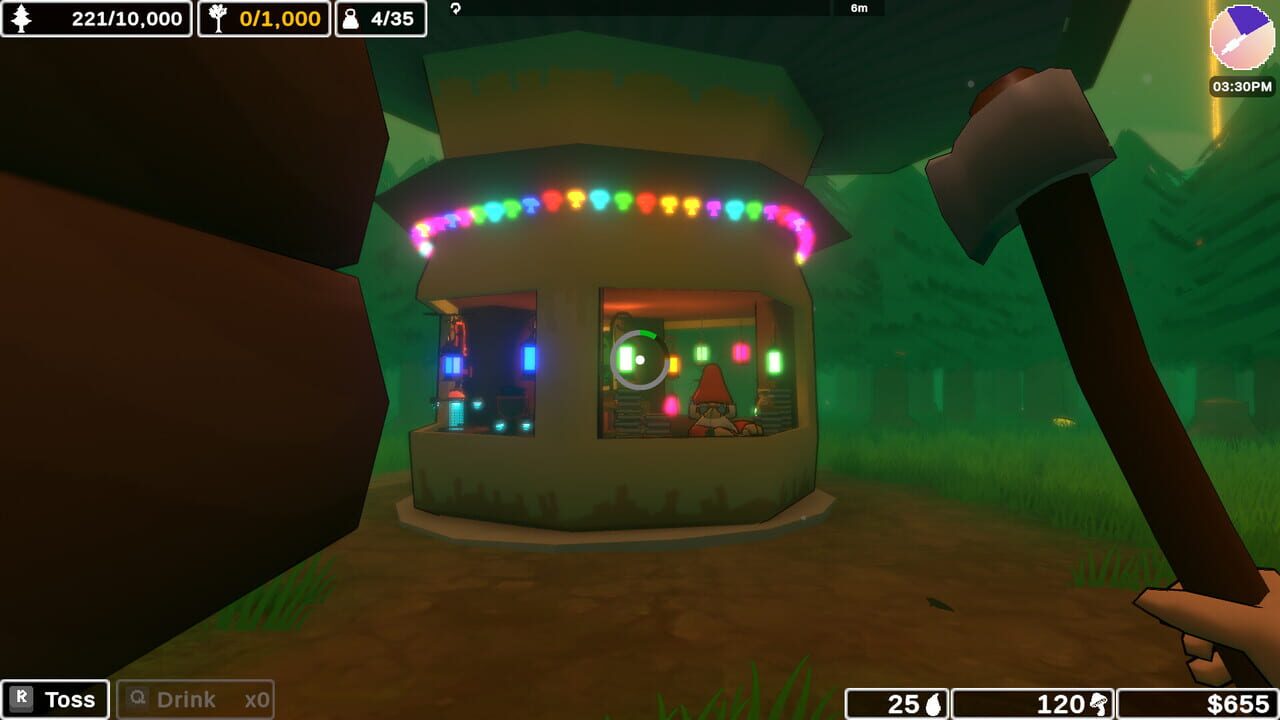The image size is (1280, 720).
Task: Click the backpack weight icon showing 4/35
Action: (352, 18)
